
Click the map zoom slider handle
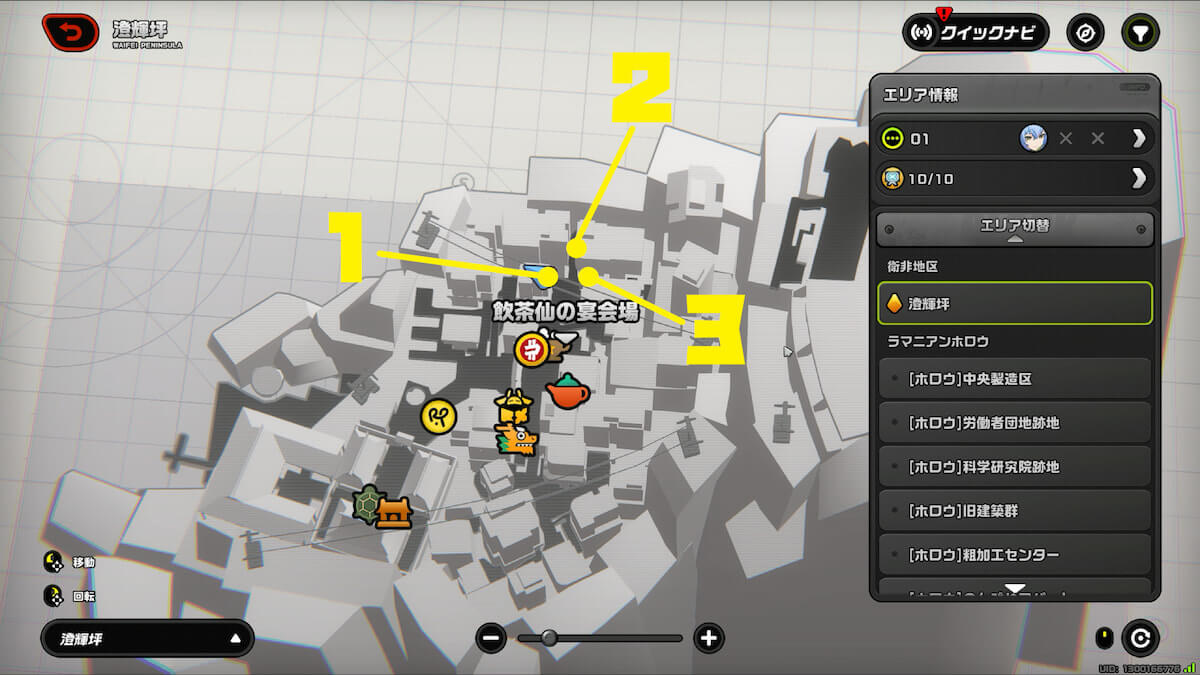549,638
